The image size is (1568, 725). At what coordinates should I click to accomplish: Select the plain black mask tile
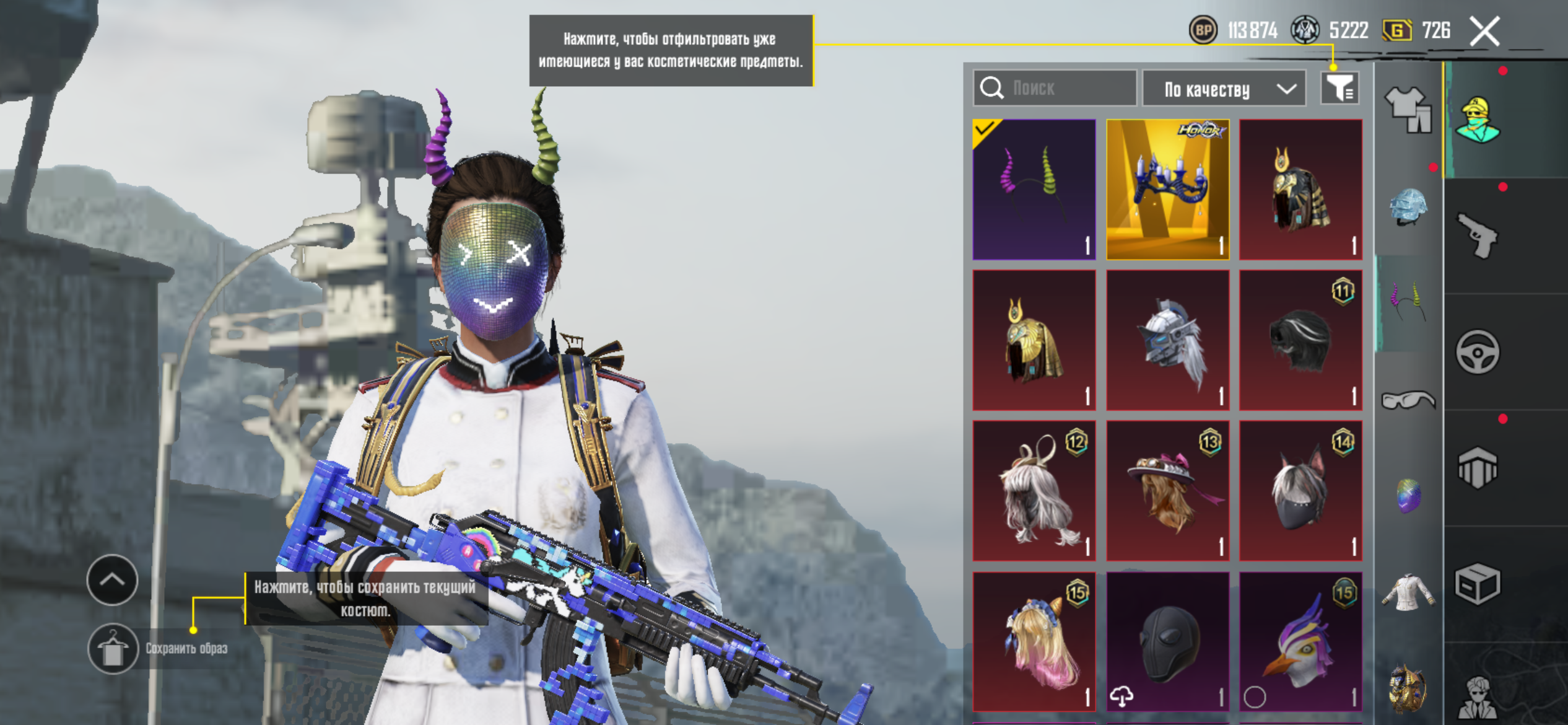click(1167, 642)
